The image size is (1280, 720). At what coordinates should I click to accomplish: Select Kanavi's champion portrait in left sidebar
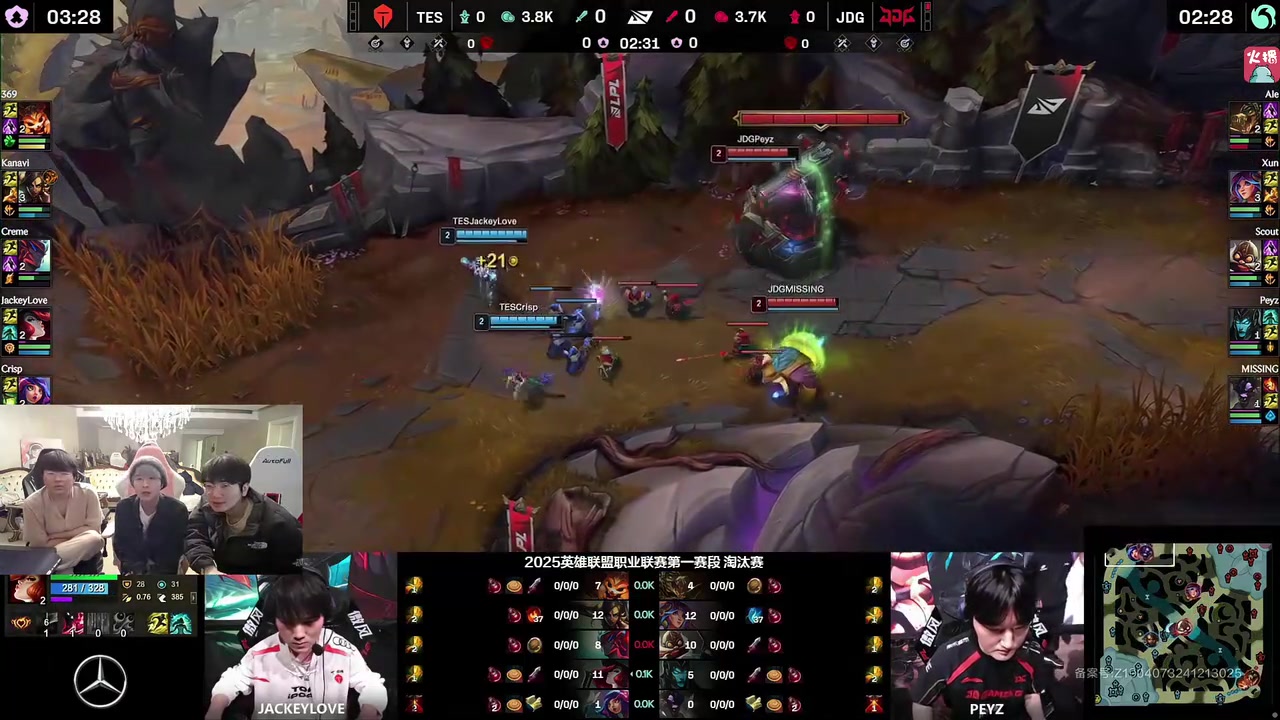(35, 188)
